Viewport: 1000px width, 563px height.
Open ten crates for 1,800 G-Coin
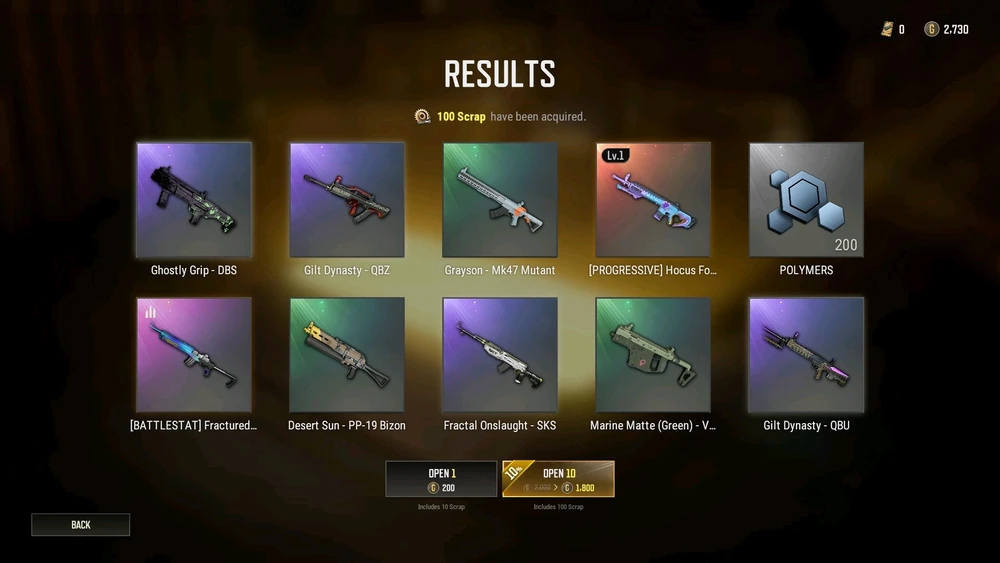[558, 479]
